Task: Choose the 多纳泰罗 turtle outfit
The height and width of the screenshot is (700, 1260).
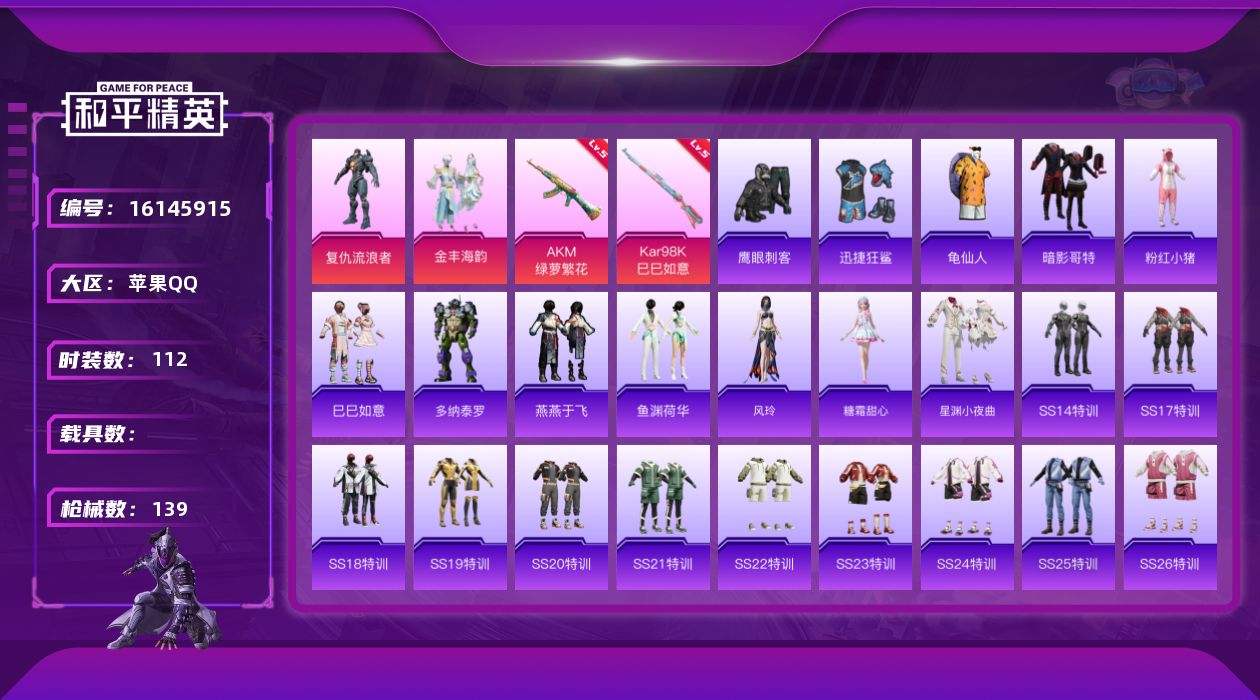Action: click(460, 364)
